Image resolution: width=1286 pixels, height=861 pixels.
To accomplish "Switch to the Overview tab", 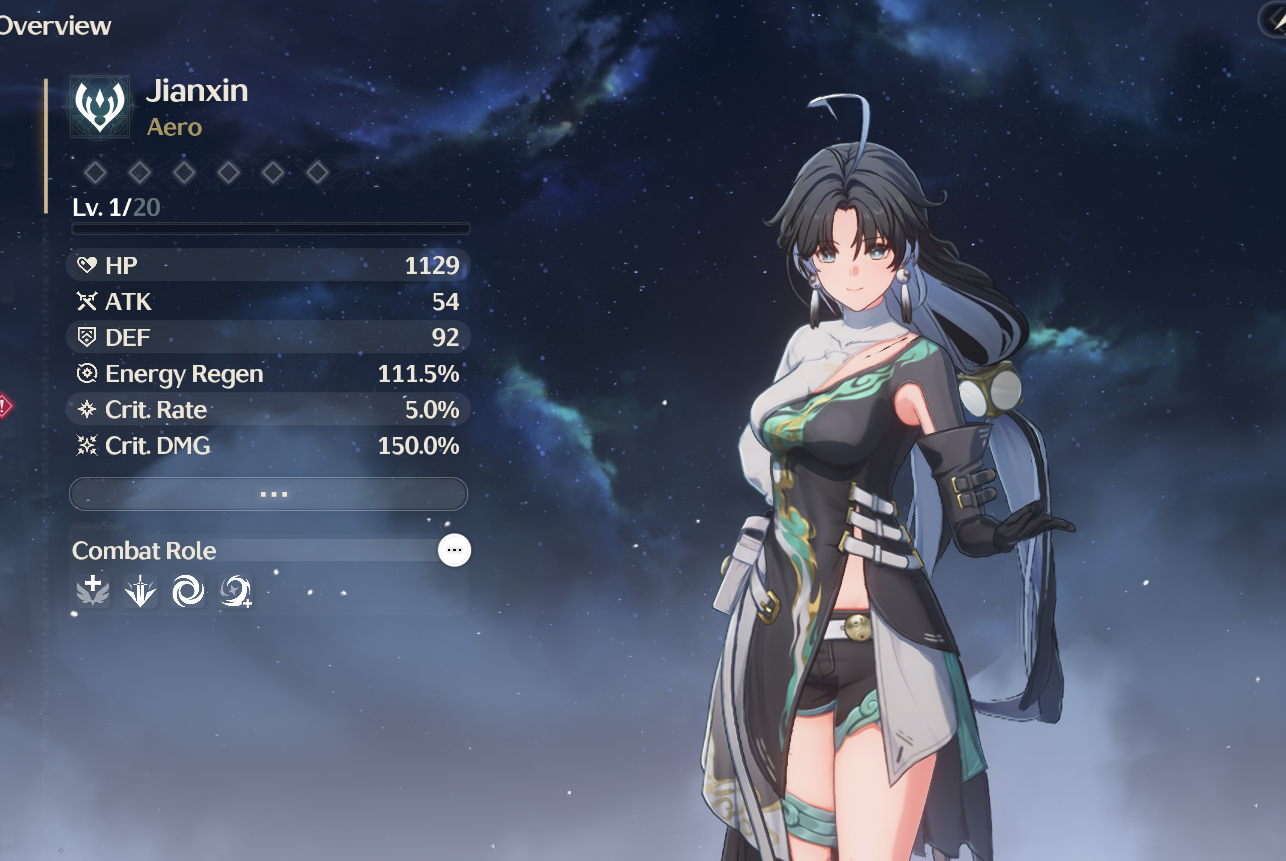I will click(x=55, y=26).
